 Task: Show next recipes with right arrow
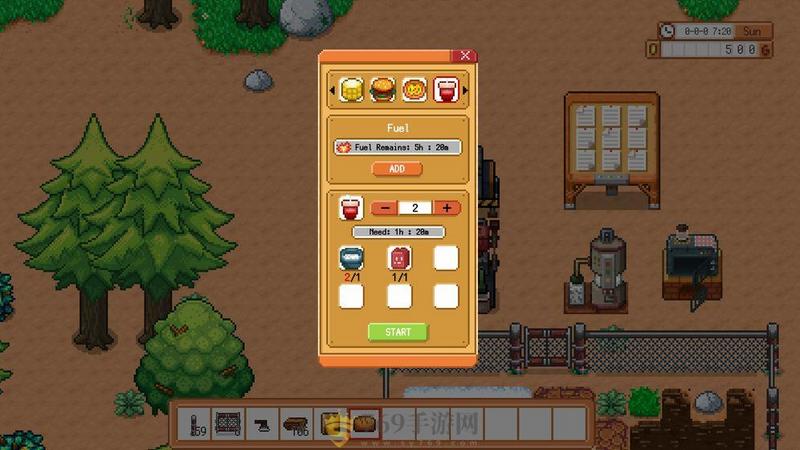point(463,91)
